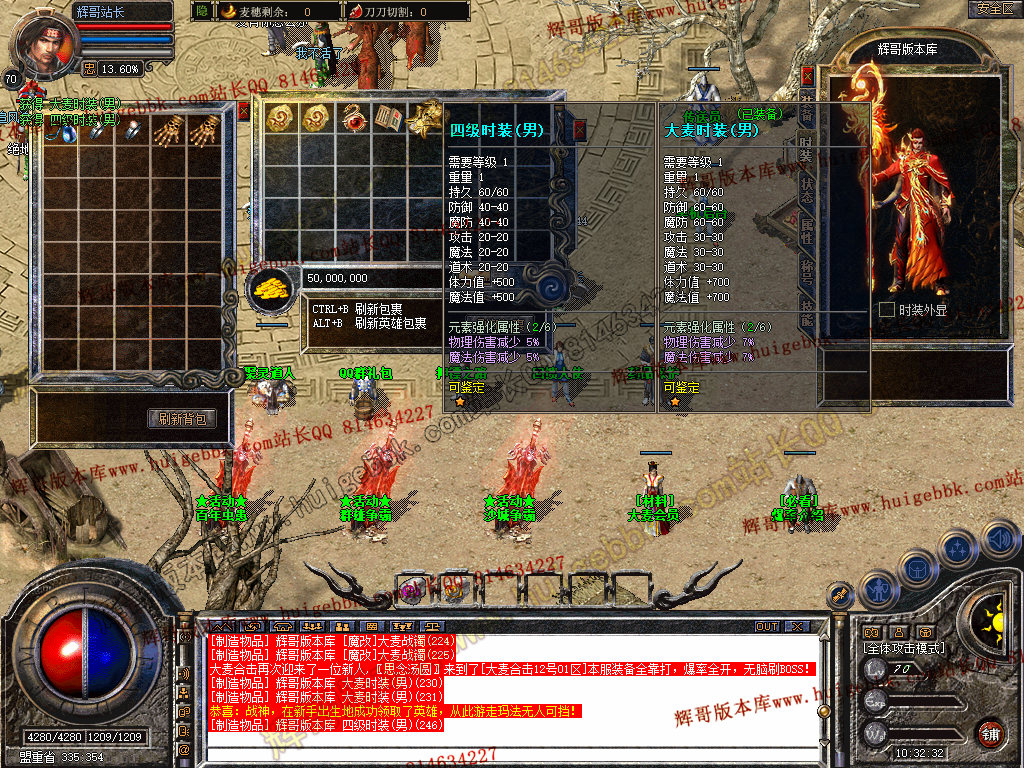Click the gold coin pile icon
Viewport: 1024px width, 768px height.
click(x=270, y=288)
